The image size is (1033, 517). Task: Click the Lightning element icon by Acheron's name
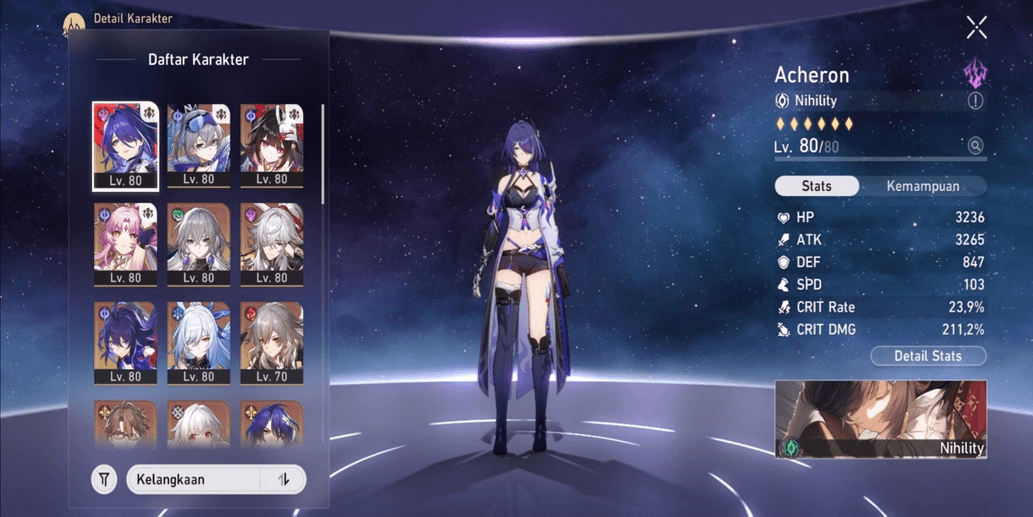tap(974, 72)
